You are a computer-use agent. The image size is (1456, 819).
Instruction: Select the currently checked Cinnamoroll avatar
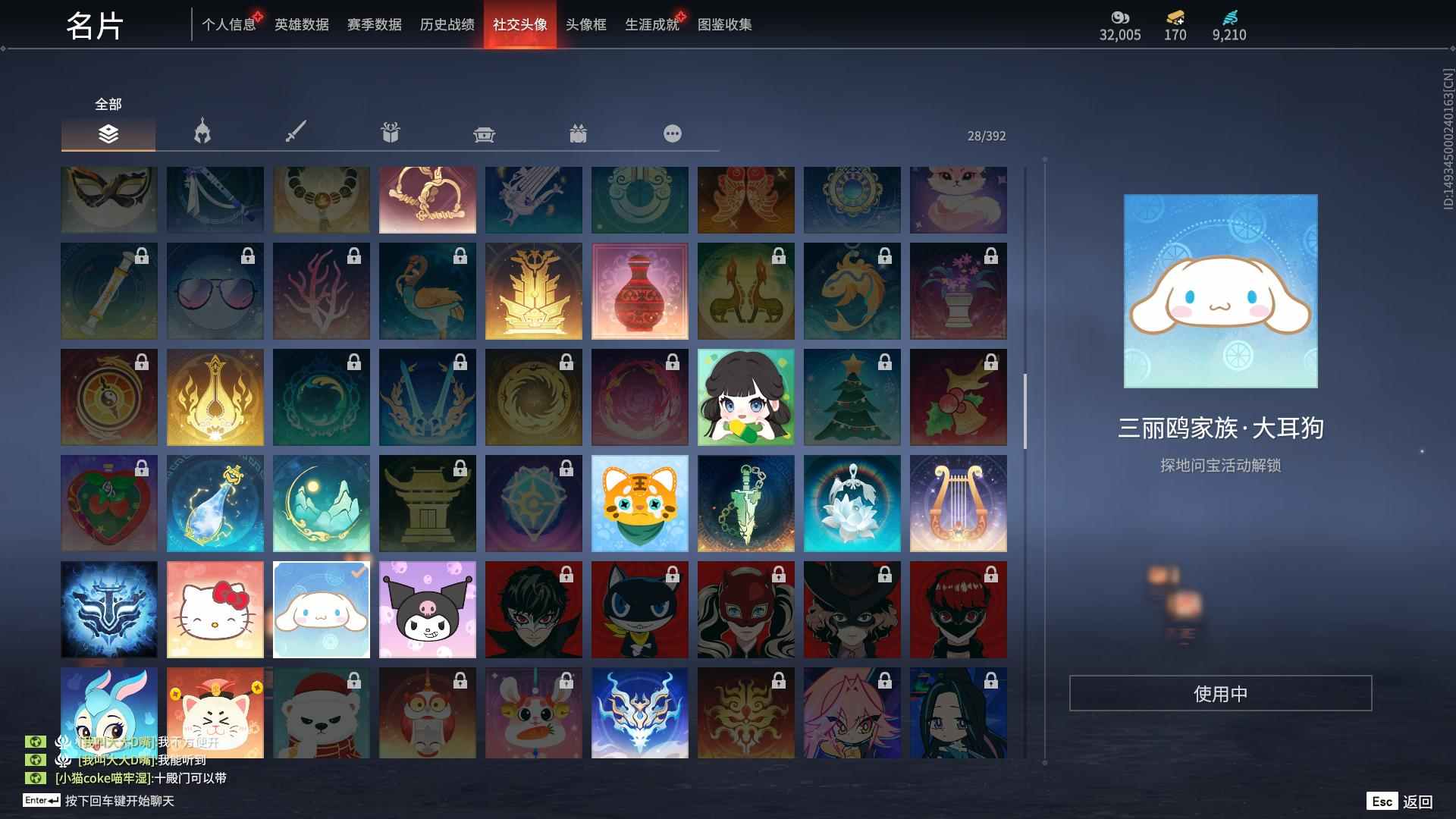tap(321, 608)
